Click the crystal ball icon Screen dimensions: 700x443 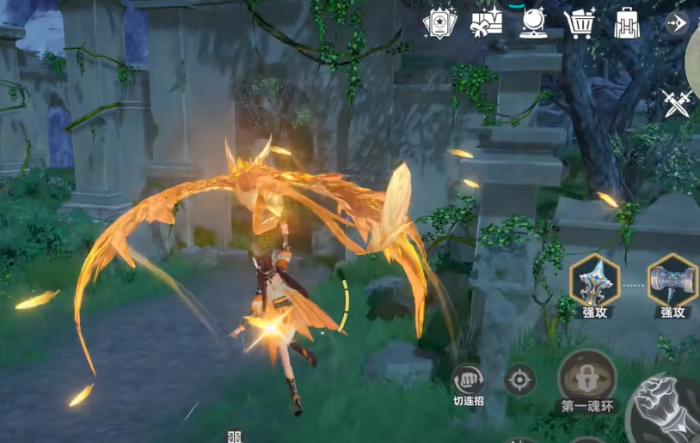533,22
